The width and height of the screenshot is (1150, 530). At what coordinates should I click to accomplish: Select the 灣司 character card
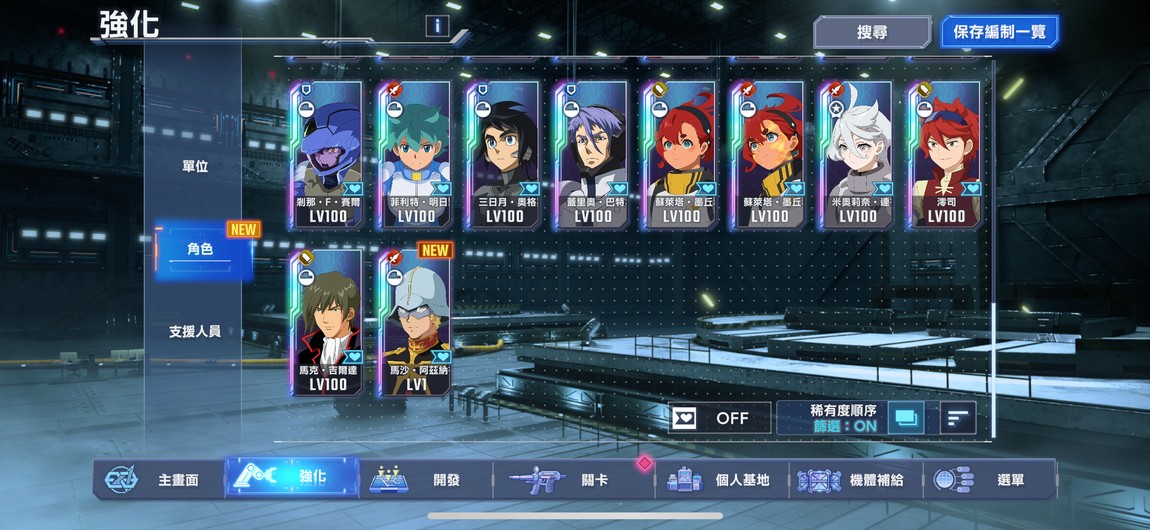pos(945,155)
